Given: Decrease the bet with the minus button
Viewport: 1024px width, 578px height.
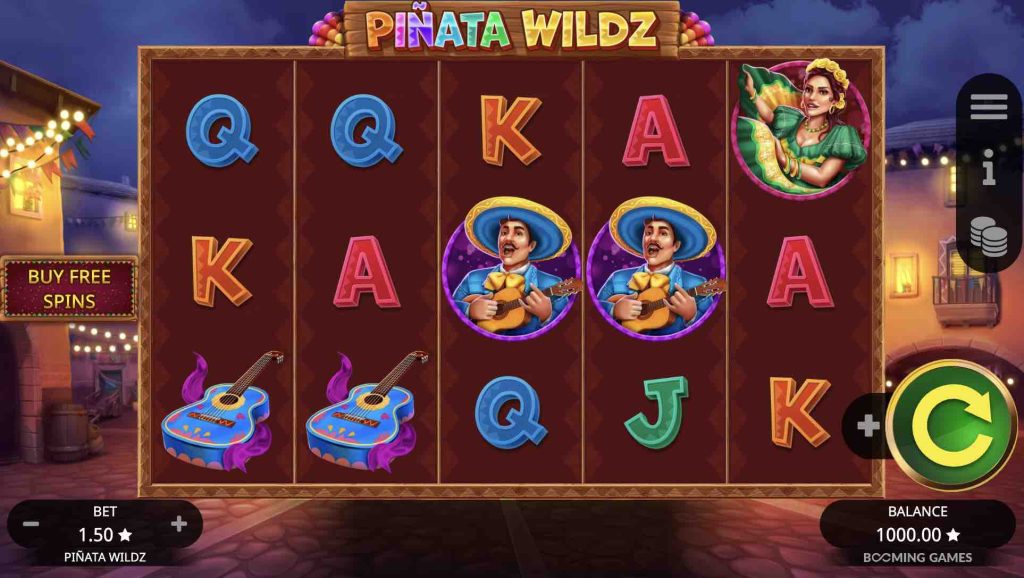Looking at the screenshot, I should (x=31, y=523).
